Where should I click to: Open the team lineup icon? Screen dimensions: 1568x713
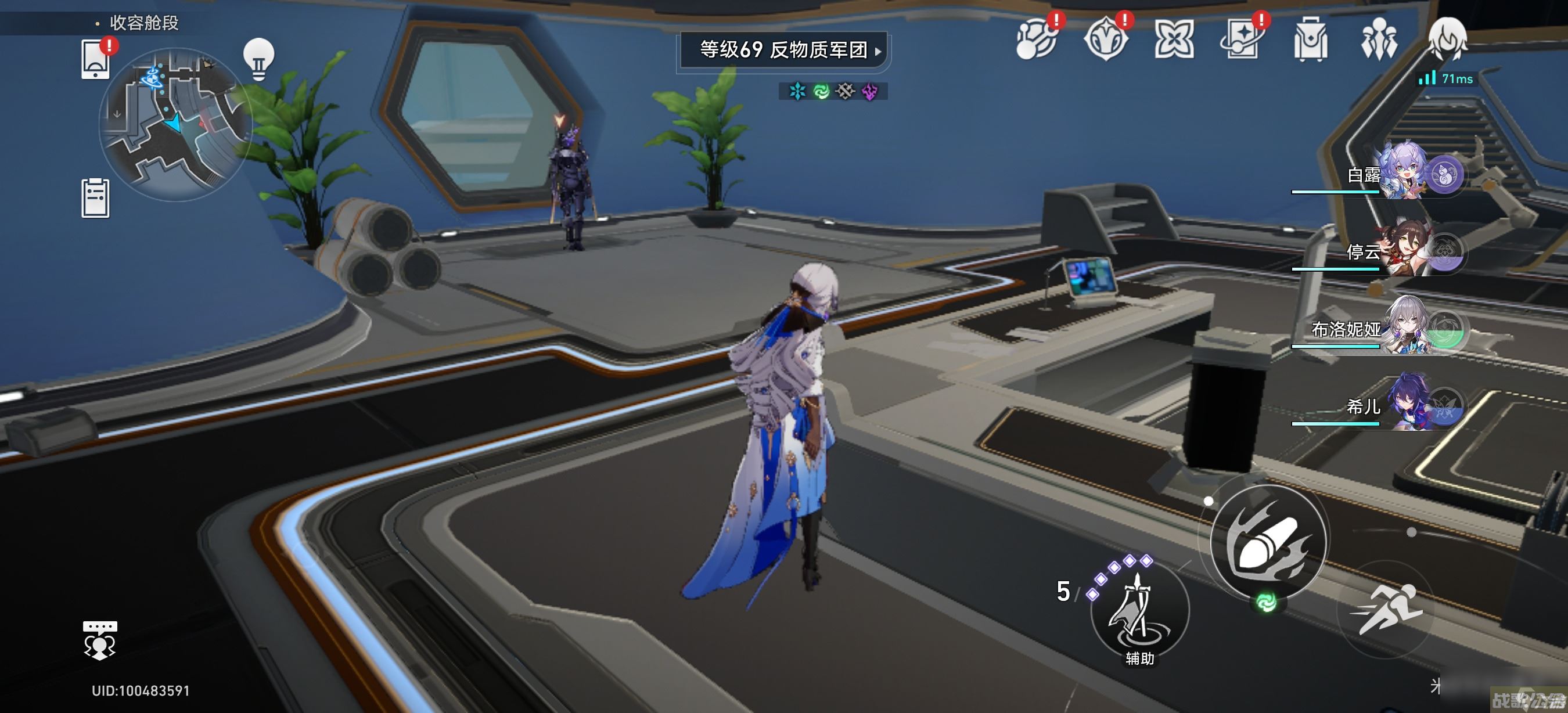point(1379,40)
